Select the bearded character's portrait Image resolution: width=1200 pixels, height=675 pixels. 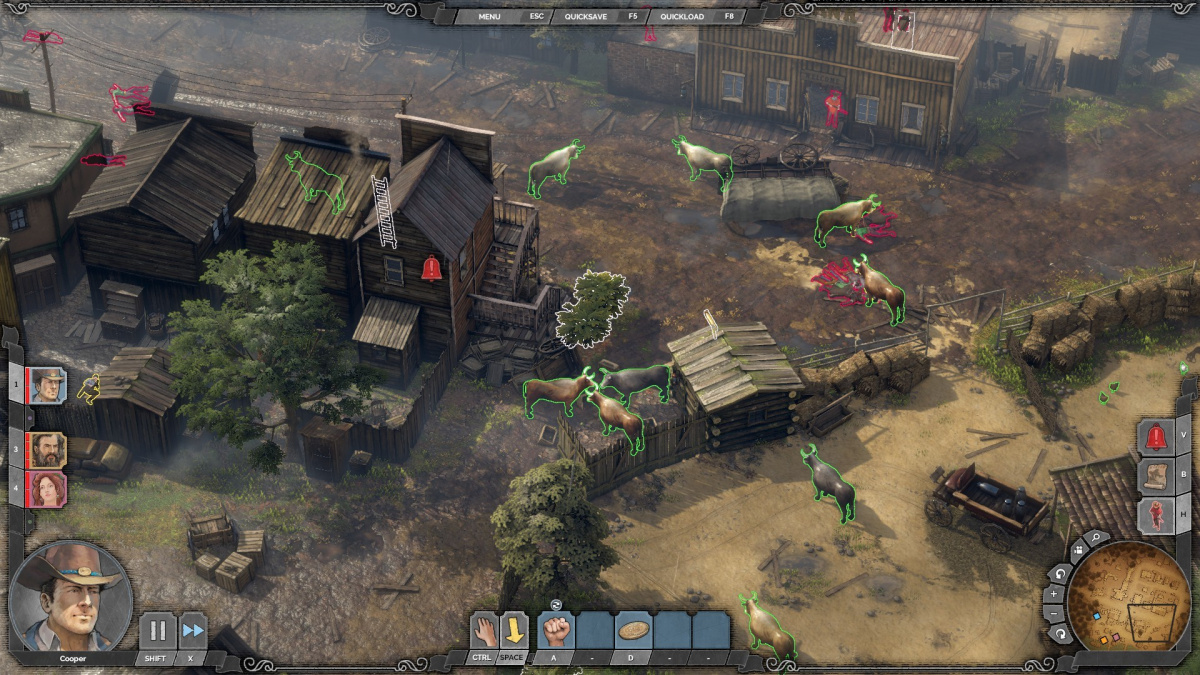click(x=46, y=450)
